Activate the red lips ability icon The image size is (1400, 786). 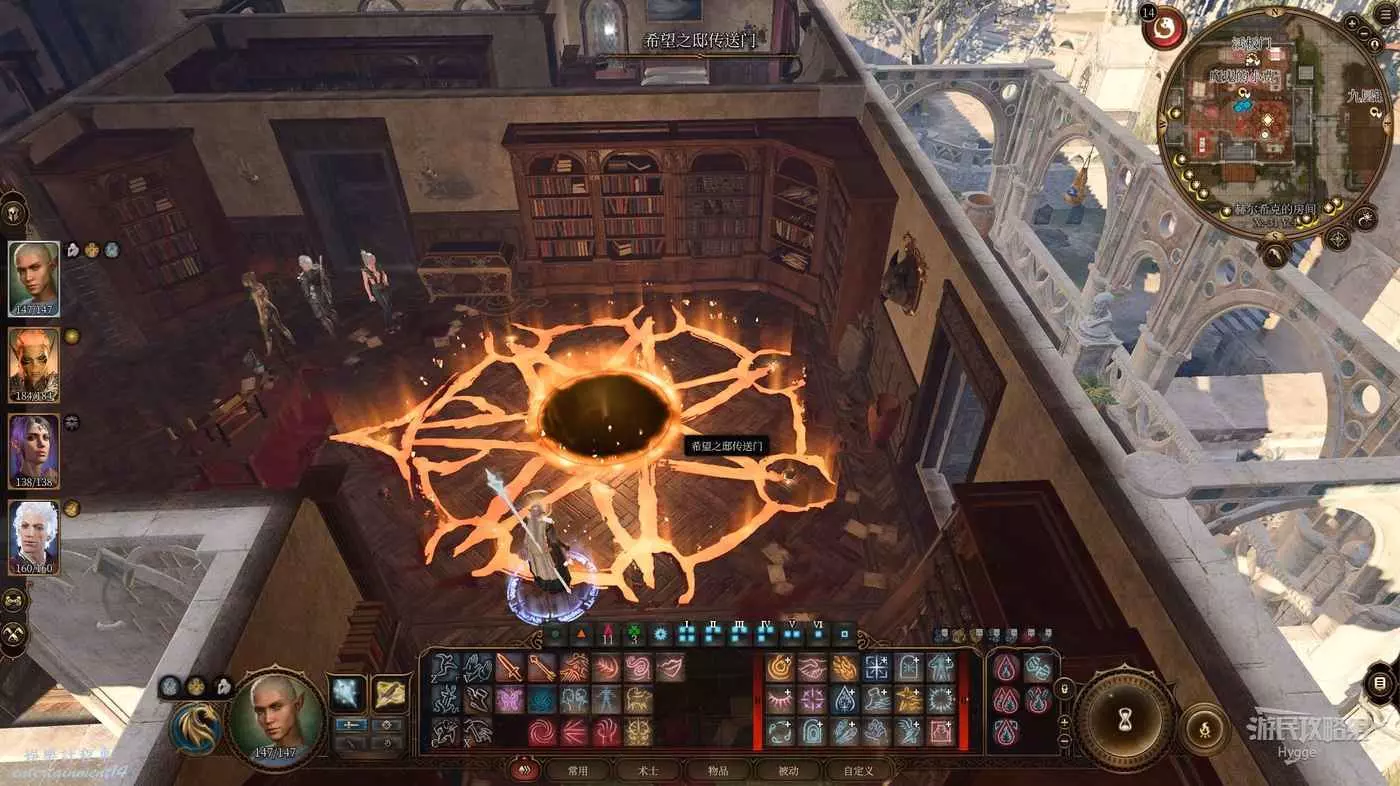[x=670, y=666]
